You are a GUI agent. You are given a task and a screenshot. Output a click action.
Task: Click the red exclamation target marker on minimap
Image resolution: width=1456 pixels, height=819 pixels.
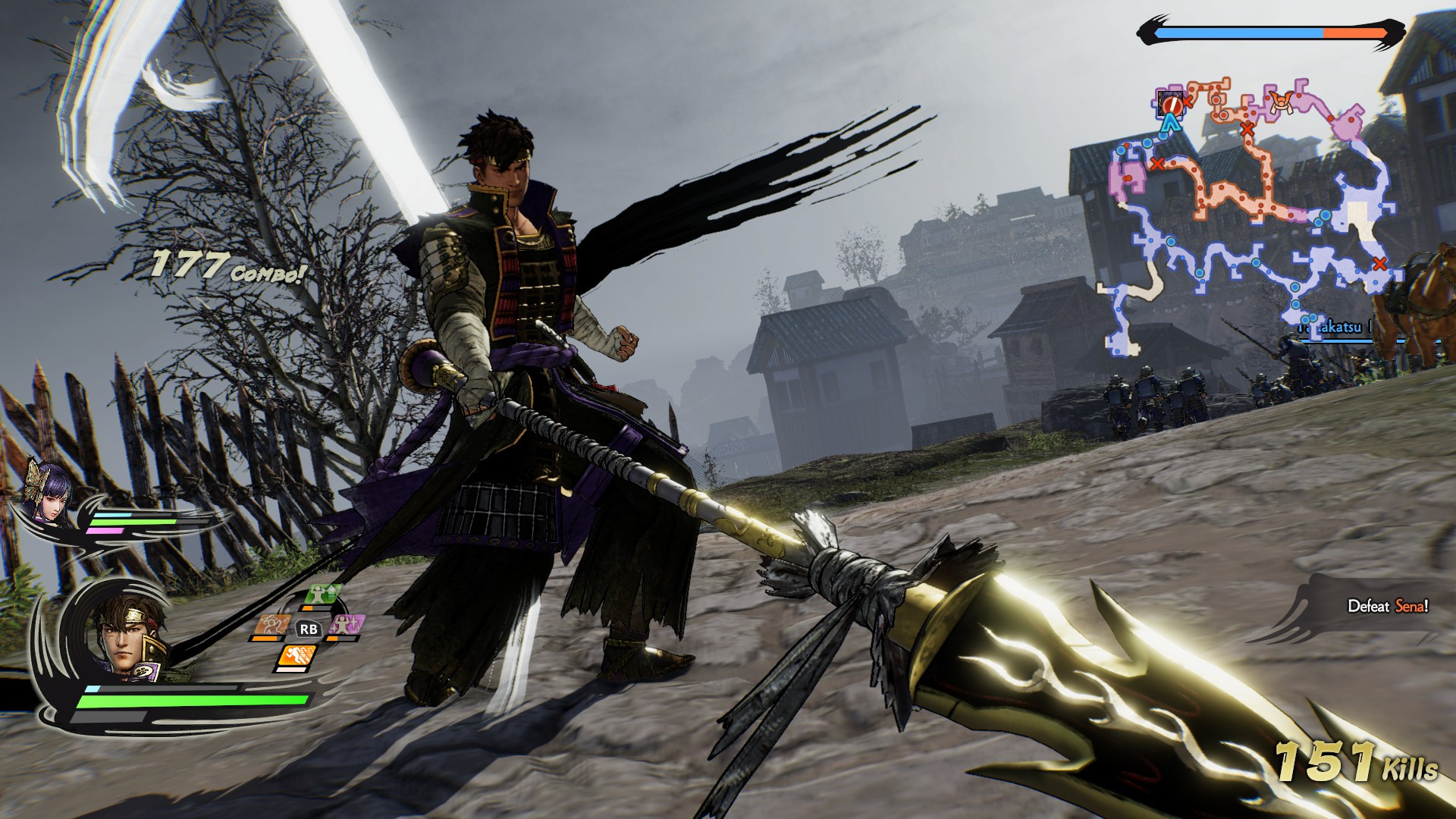(x=1172, y=102)
